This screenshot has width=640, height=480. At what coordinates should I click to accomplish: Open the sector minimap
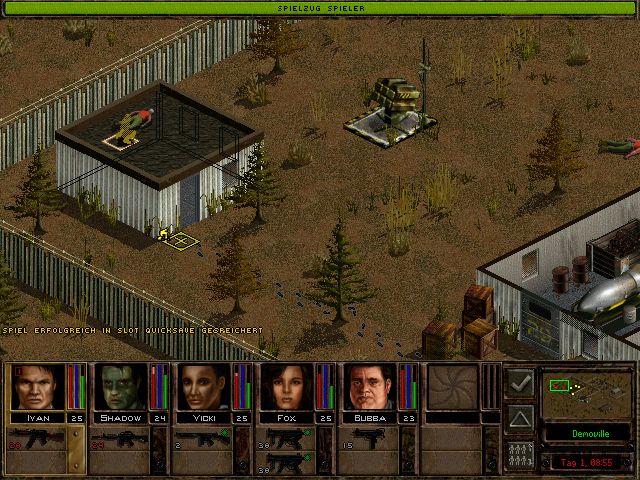(585, 392)
